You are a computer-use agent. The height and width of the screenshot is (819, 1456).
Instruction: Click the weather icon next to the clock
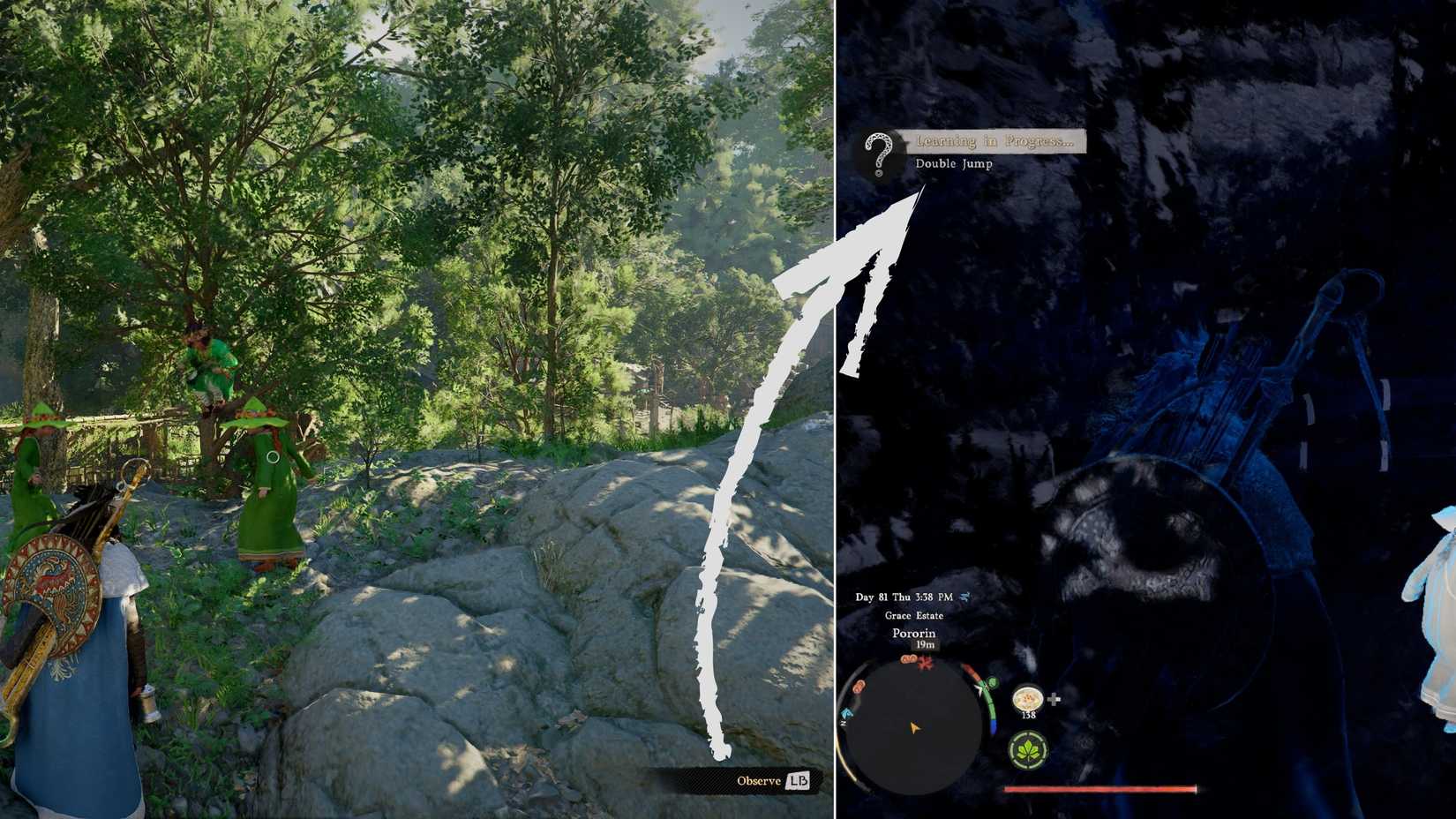pyautogui.click(x=965, y=597)
